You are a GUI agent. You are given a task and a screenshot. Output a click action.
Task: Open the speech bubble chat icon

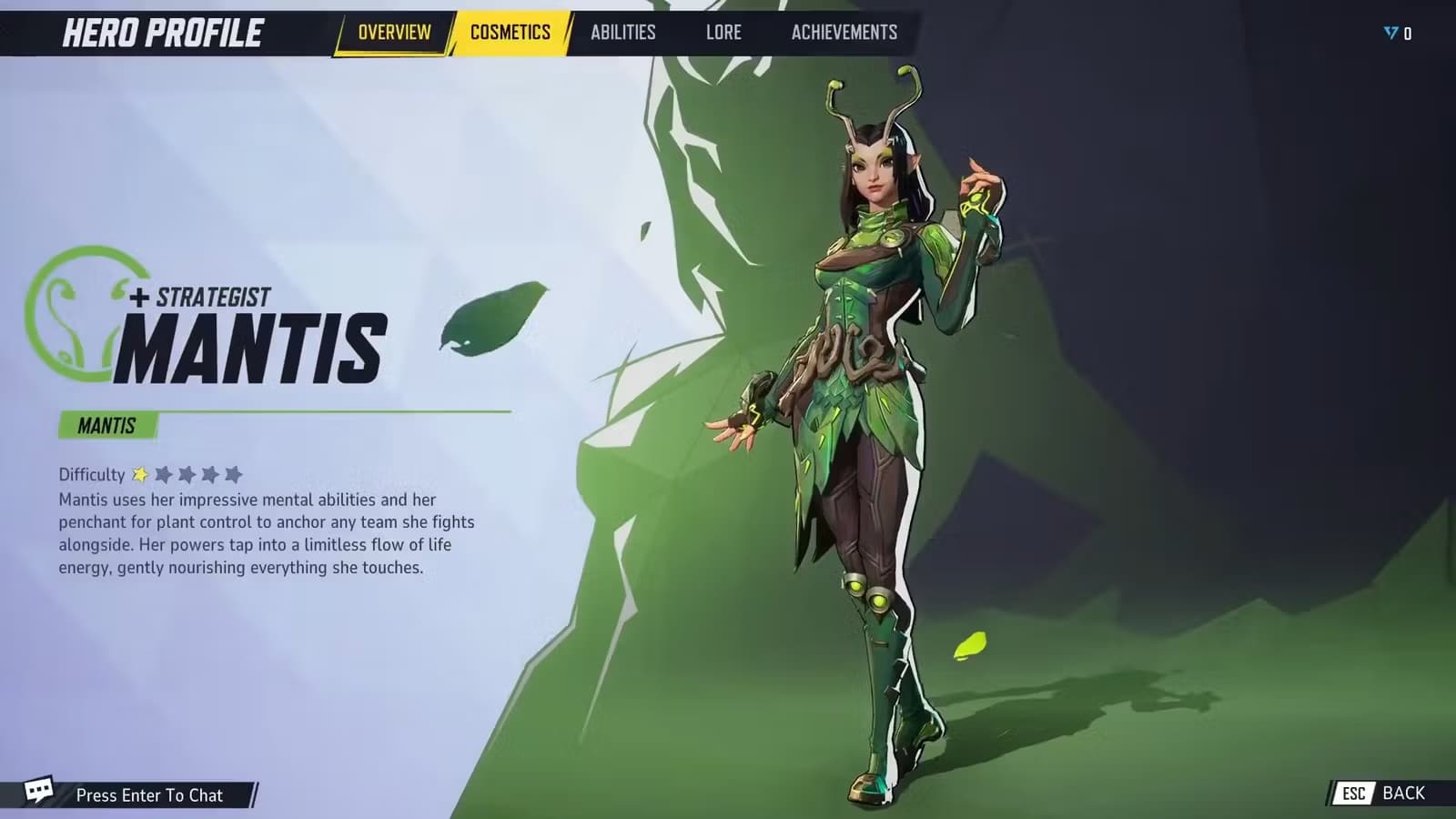(x=38, y=790)
